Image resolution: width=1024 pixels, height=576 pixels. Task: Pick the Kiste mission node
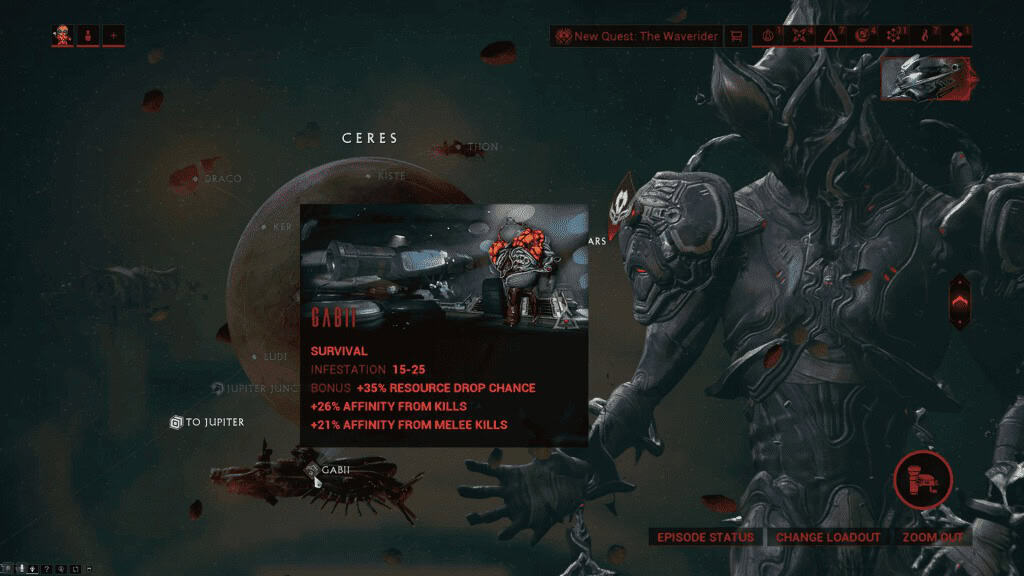tap(370, 176)
